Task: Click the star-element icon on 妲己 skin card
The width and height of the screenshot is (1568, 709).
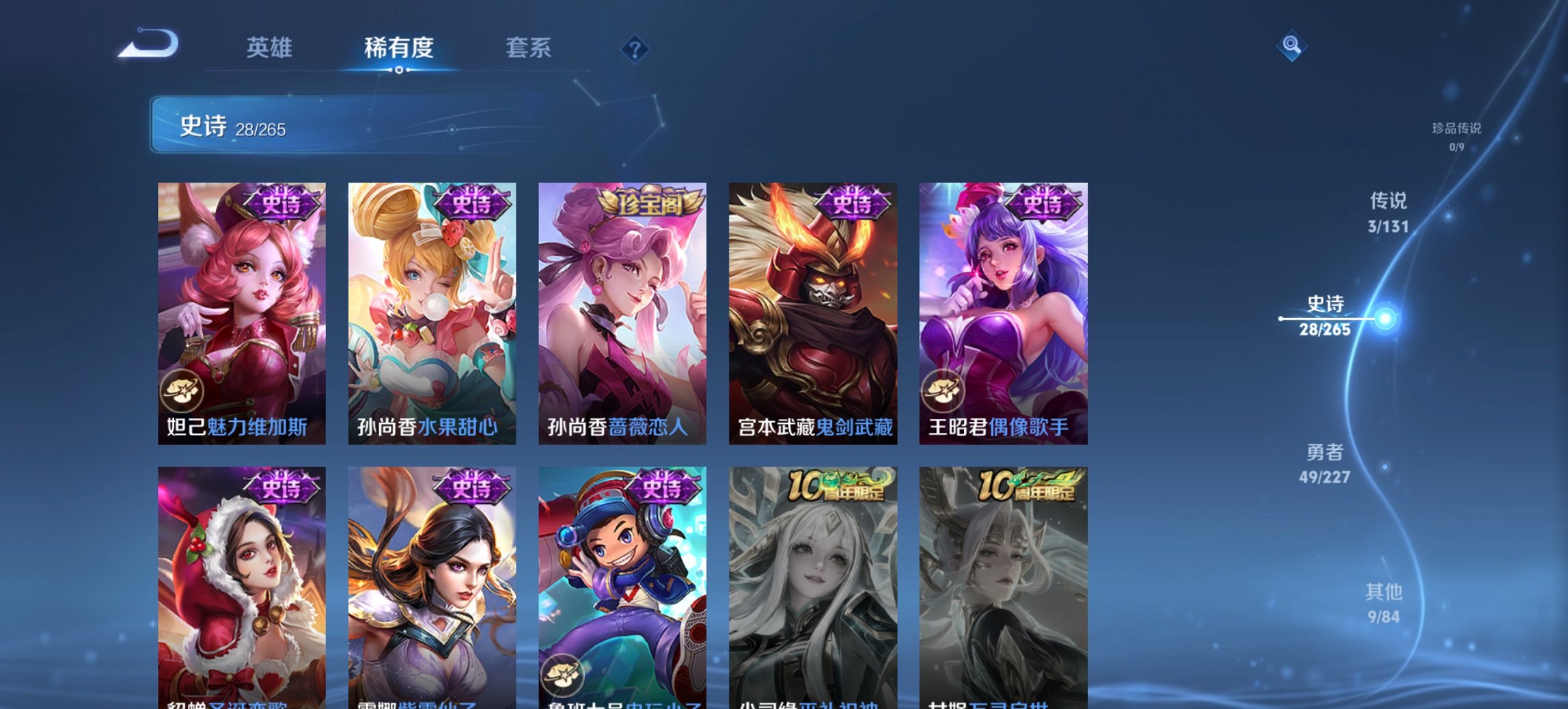Action: (x=180, y=390)
